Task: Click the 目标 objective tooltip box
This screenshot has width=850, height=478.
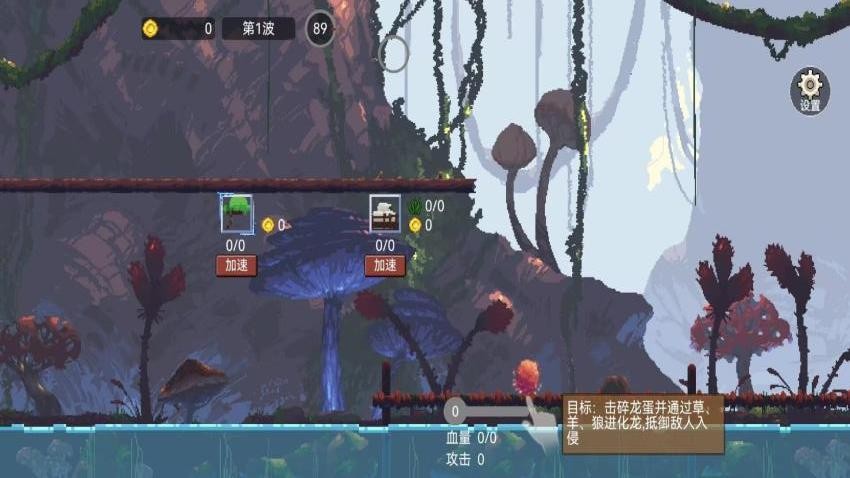Action: point(642,423)
